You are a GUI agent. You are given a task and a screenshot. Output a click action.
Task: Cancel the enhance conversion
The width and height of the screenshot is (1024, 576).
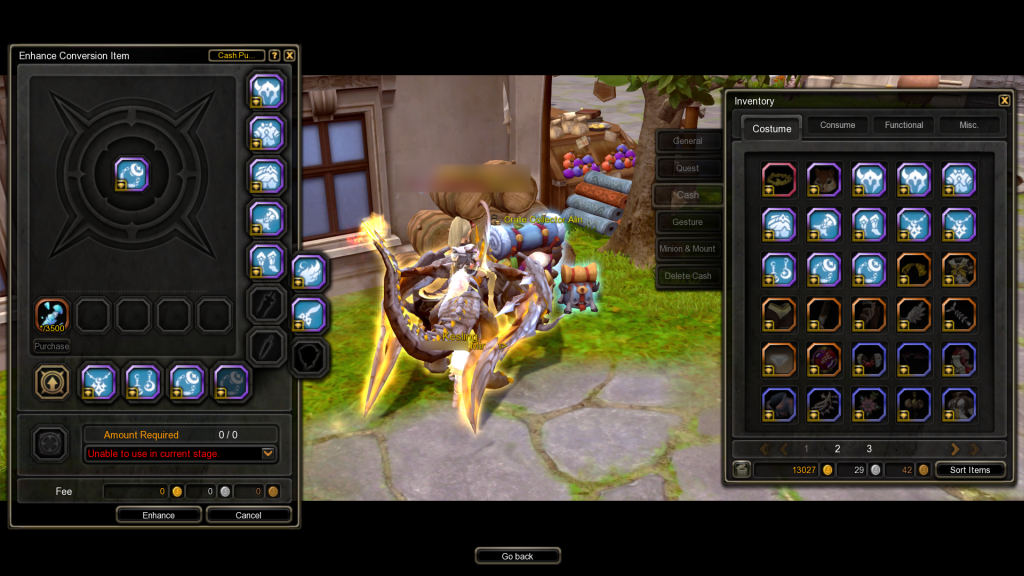pyautogui.click(x=249, y=515)
